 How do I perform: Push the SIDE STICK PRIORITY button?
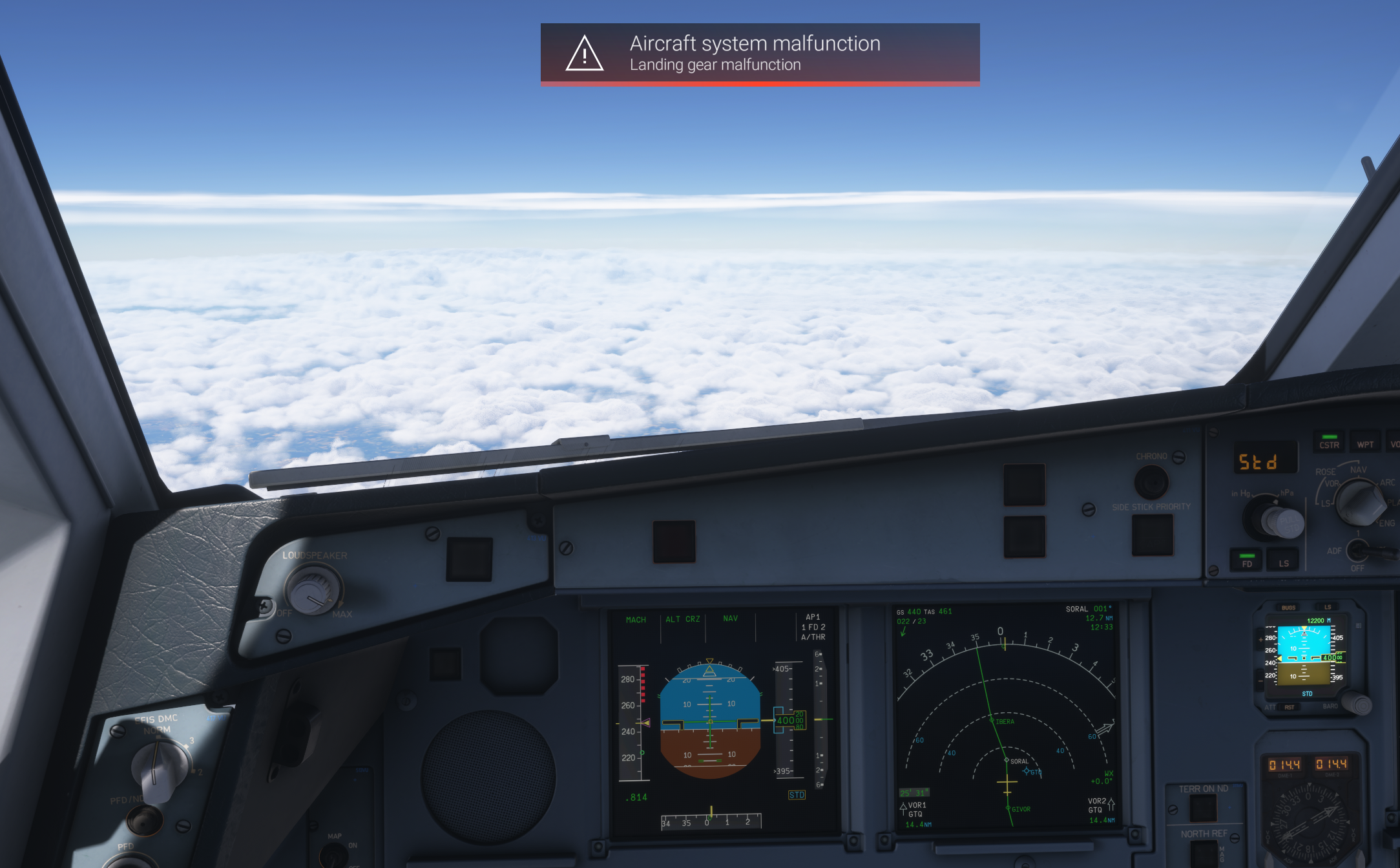click(x=1152, y=535)
